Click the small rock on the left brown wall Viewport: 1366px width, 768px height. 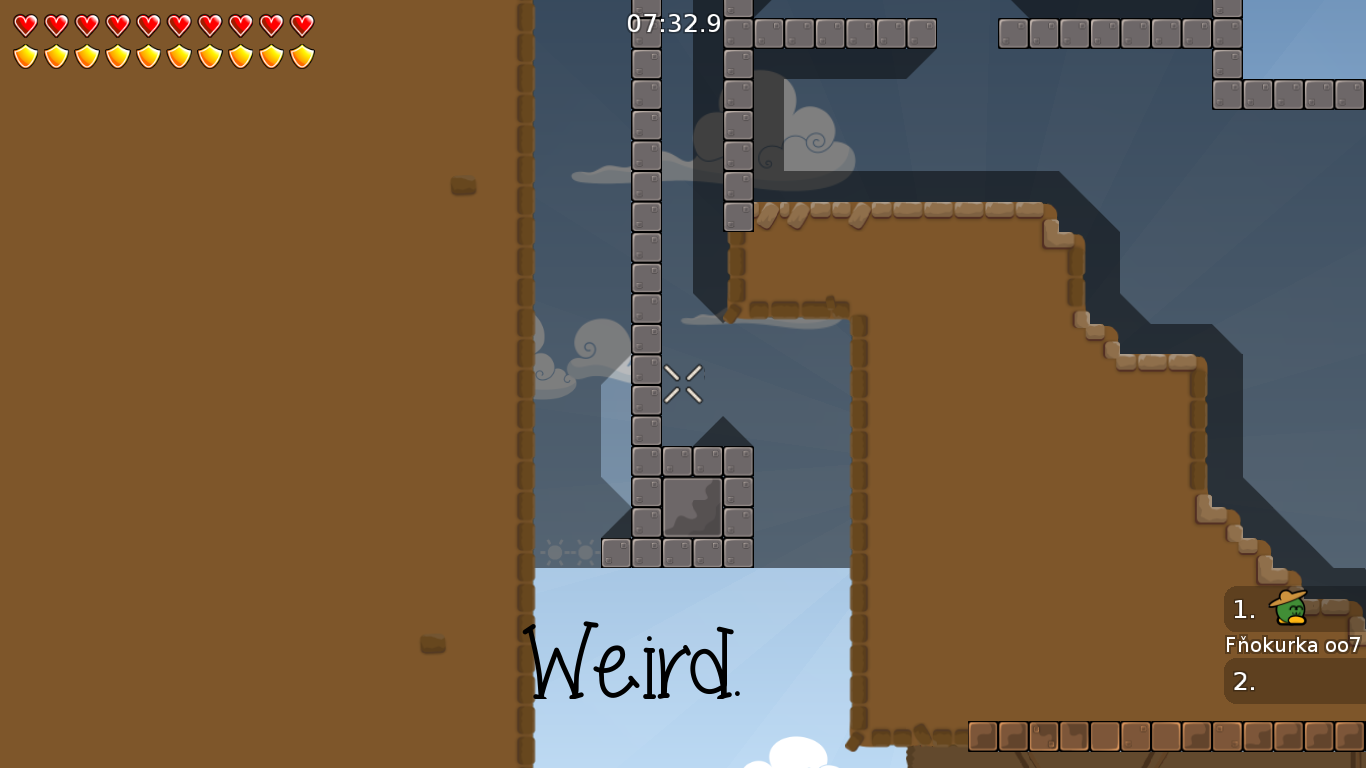coord(463,184)
